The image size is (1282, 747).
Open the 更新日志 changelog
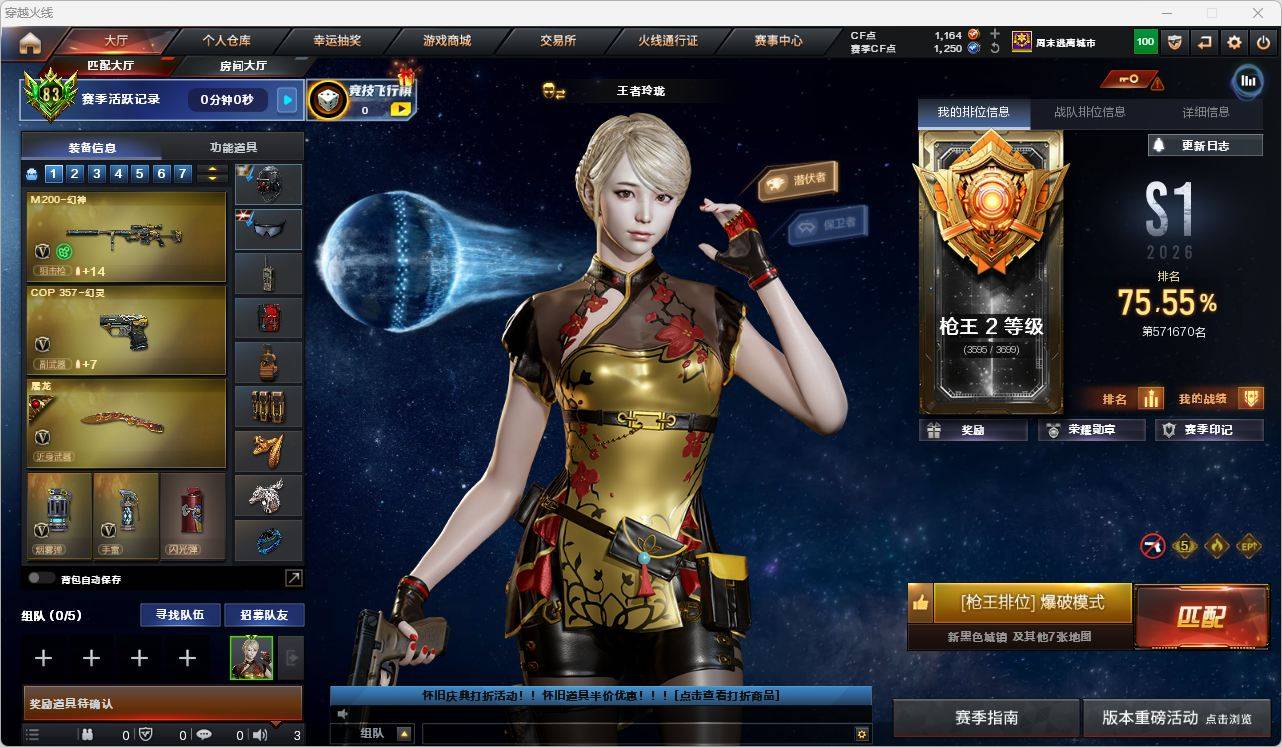pos(1205,145)
